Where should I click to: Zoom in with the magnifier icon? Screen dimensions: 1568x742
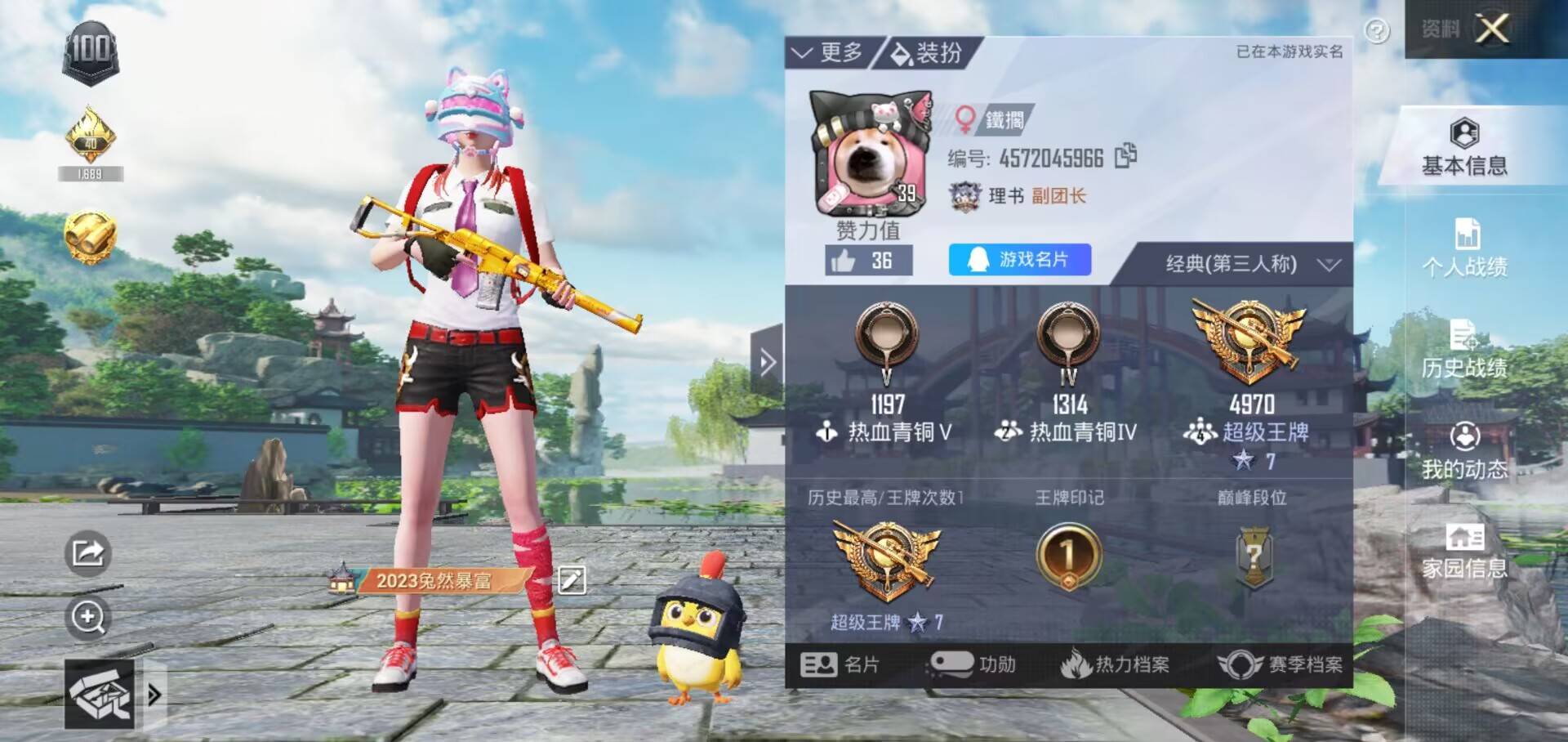(x=87, y=617)
